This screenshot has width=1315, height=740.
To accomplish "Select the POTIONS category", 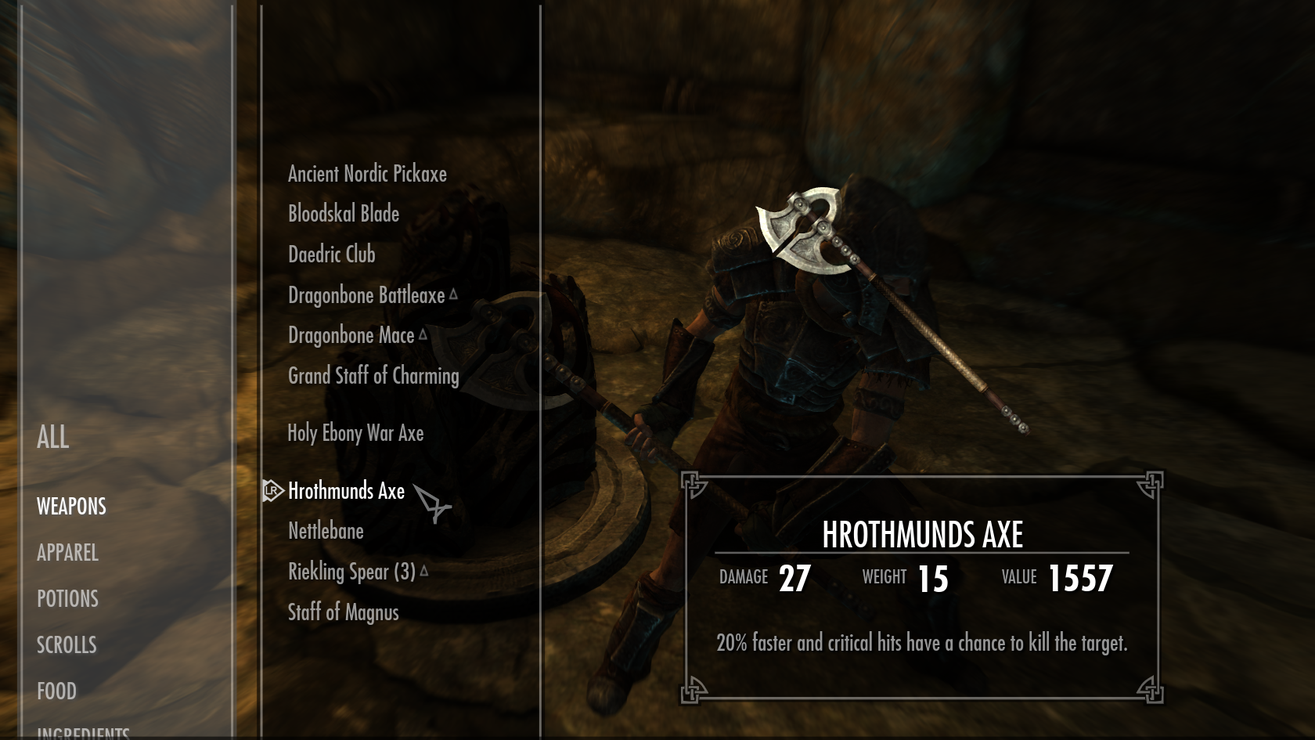I will pos(66,598).
